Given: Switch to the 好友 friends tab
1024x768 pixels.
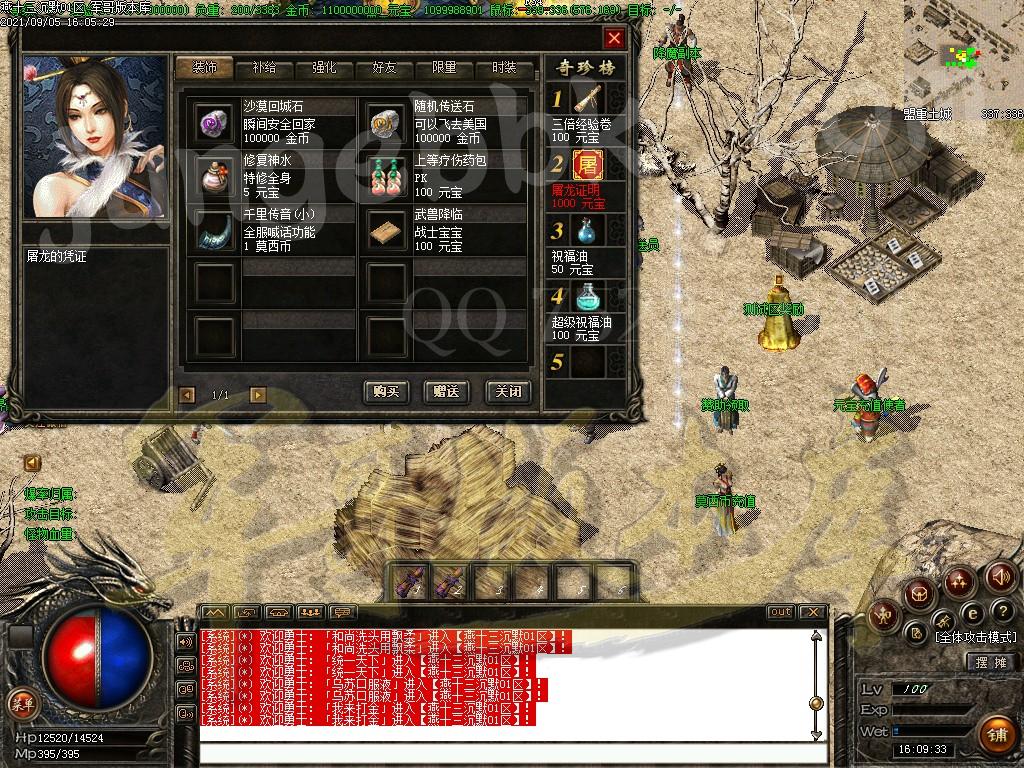Looking at the screenshot, I should (x=384, y=68).
